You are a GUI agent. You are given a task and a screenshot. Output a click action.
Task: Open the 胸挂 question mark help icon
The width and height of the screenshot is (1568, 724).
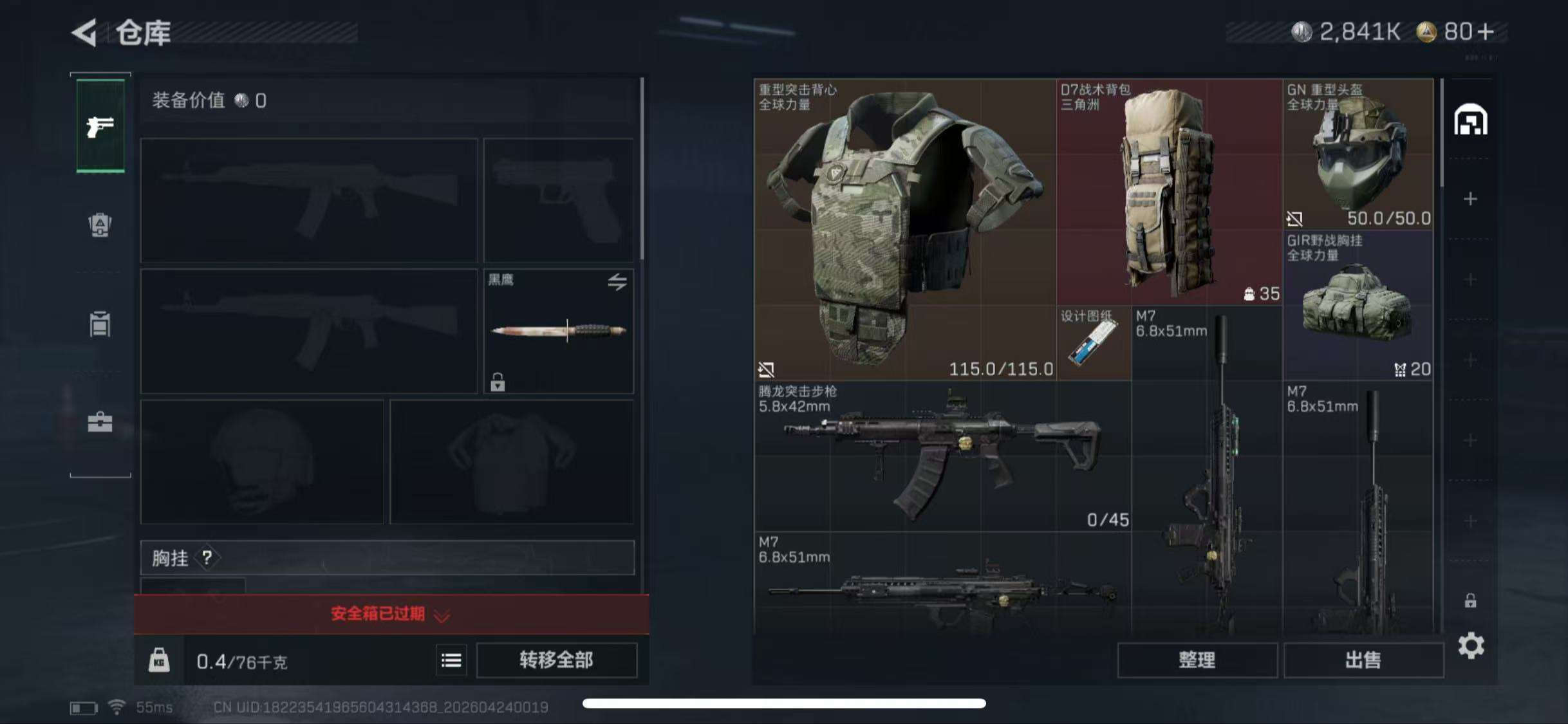pyautogui.click(x=206, y=559)
